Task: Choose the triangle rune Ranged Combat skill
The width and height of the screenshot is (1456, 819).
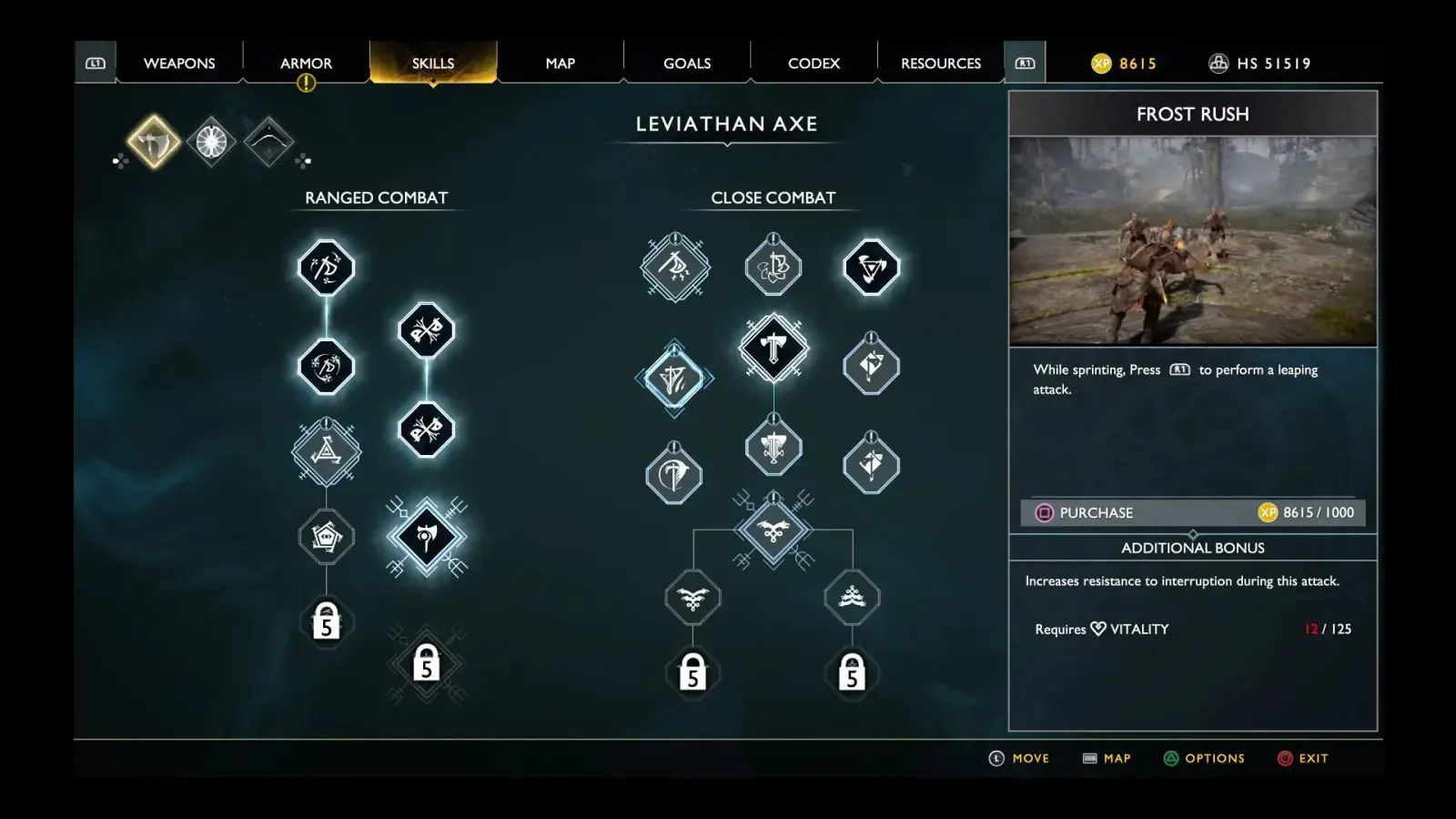Action: point(326,450)
